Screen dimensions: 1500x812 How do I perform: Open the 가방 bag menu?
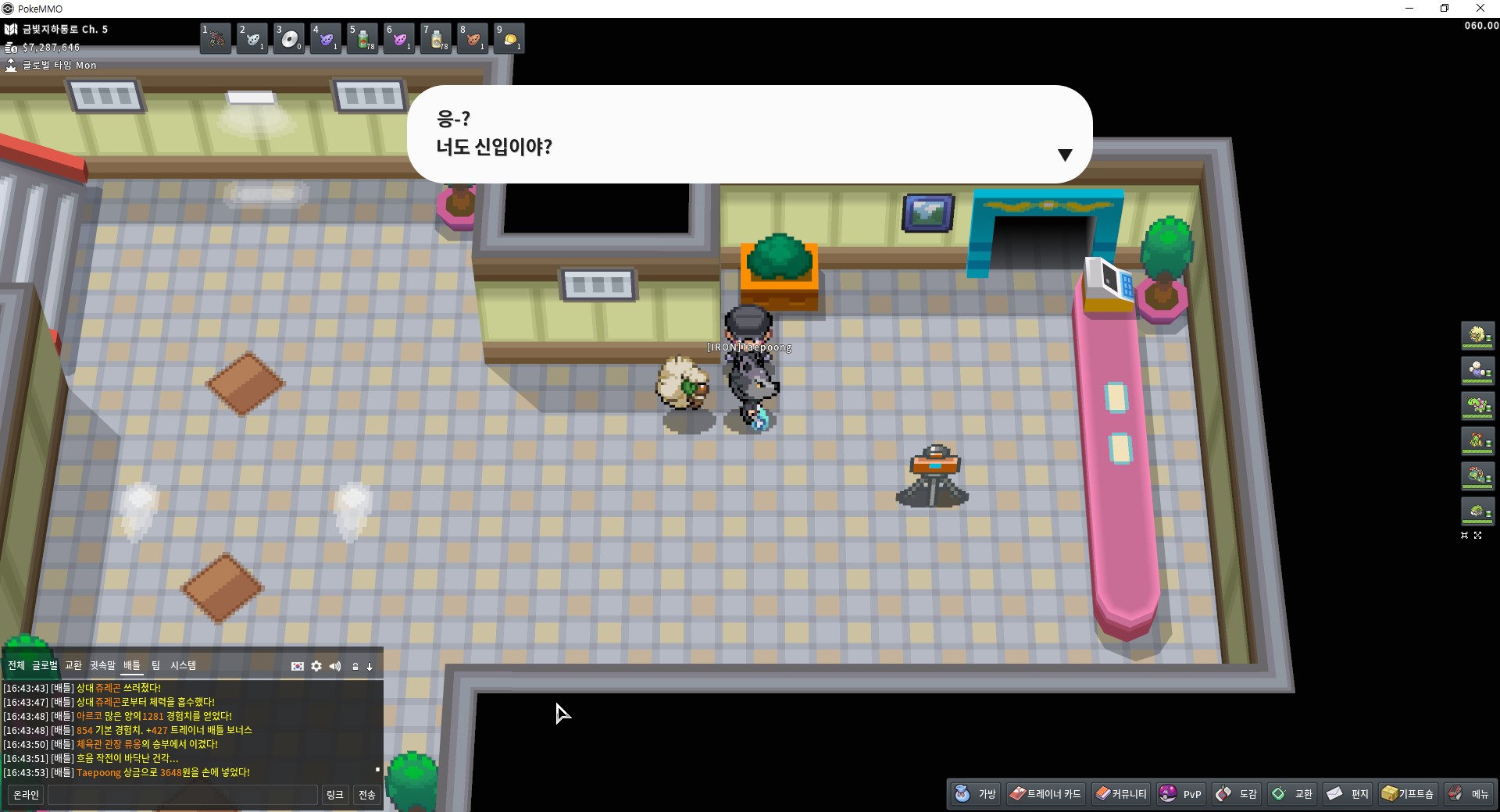(x=976, y=794)
